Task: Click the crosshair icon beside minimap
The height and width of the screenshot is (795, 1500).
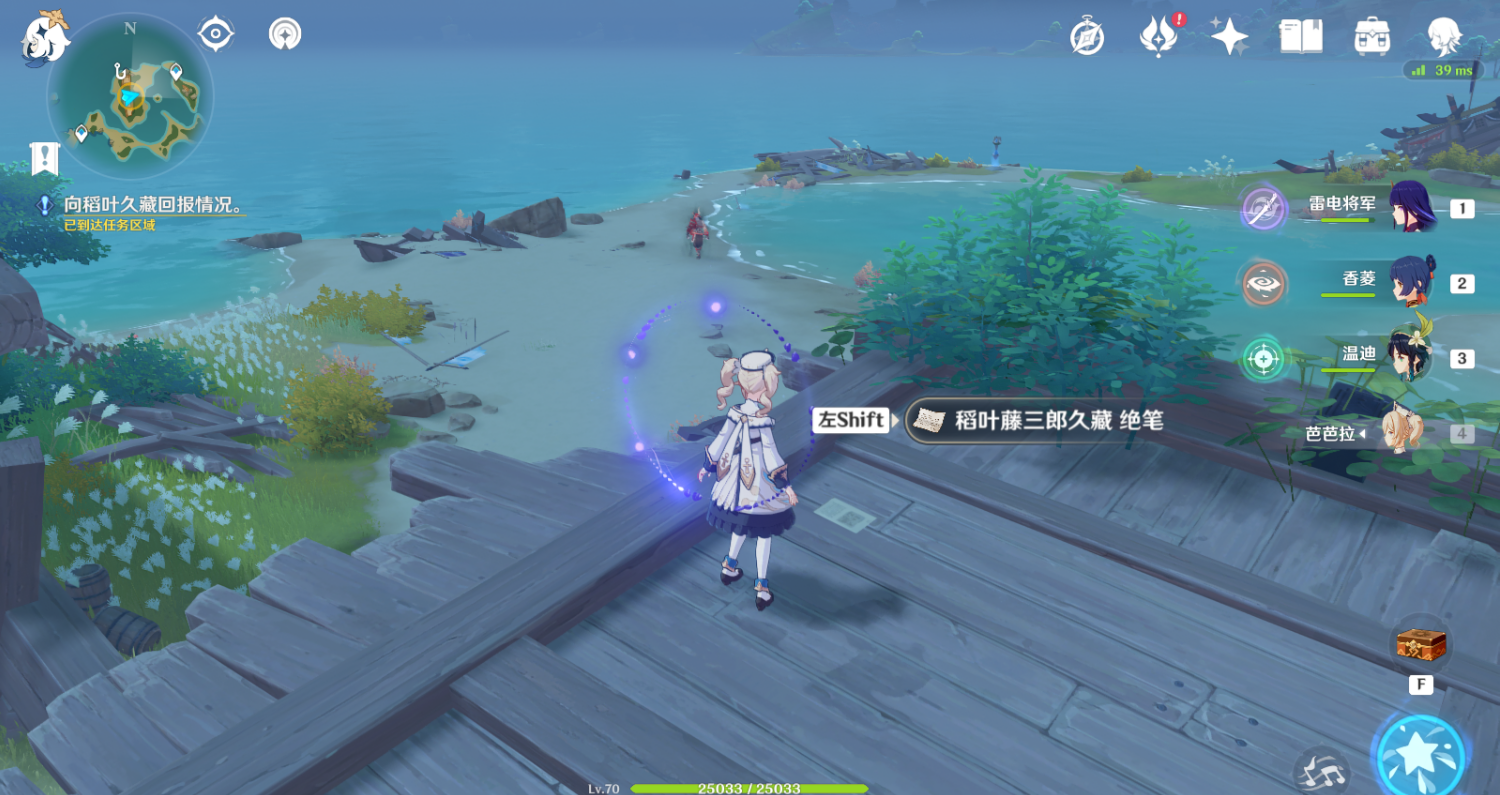Action: [x=215, y=34]
